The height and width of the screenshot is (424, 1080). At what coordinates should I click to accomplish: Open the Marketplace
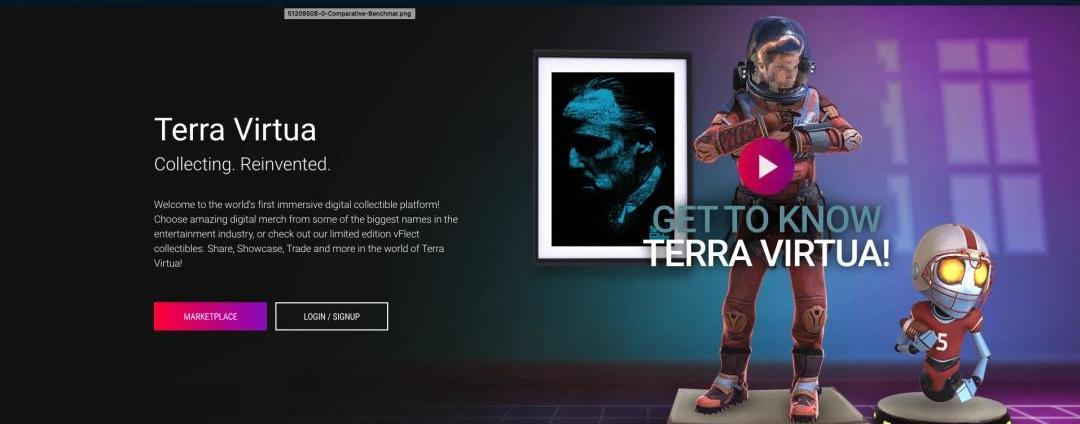point(210,316)
